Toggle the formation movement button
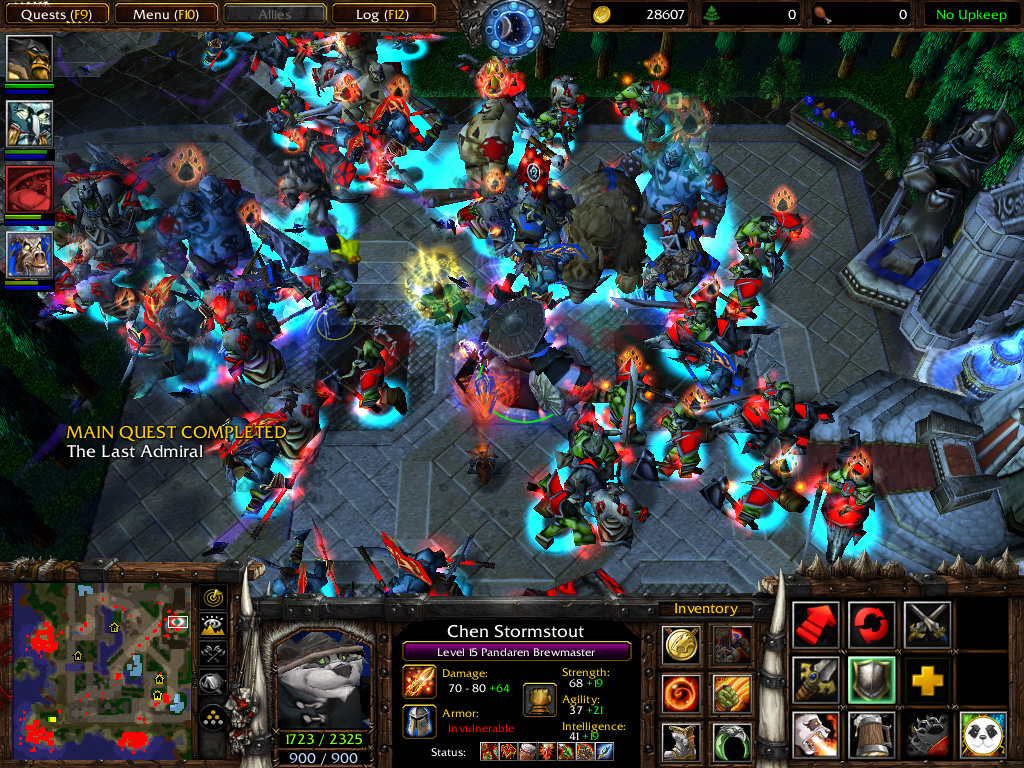Image resolution: width=1024 pixels, height=768 pixels. pos(213,714)
